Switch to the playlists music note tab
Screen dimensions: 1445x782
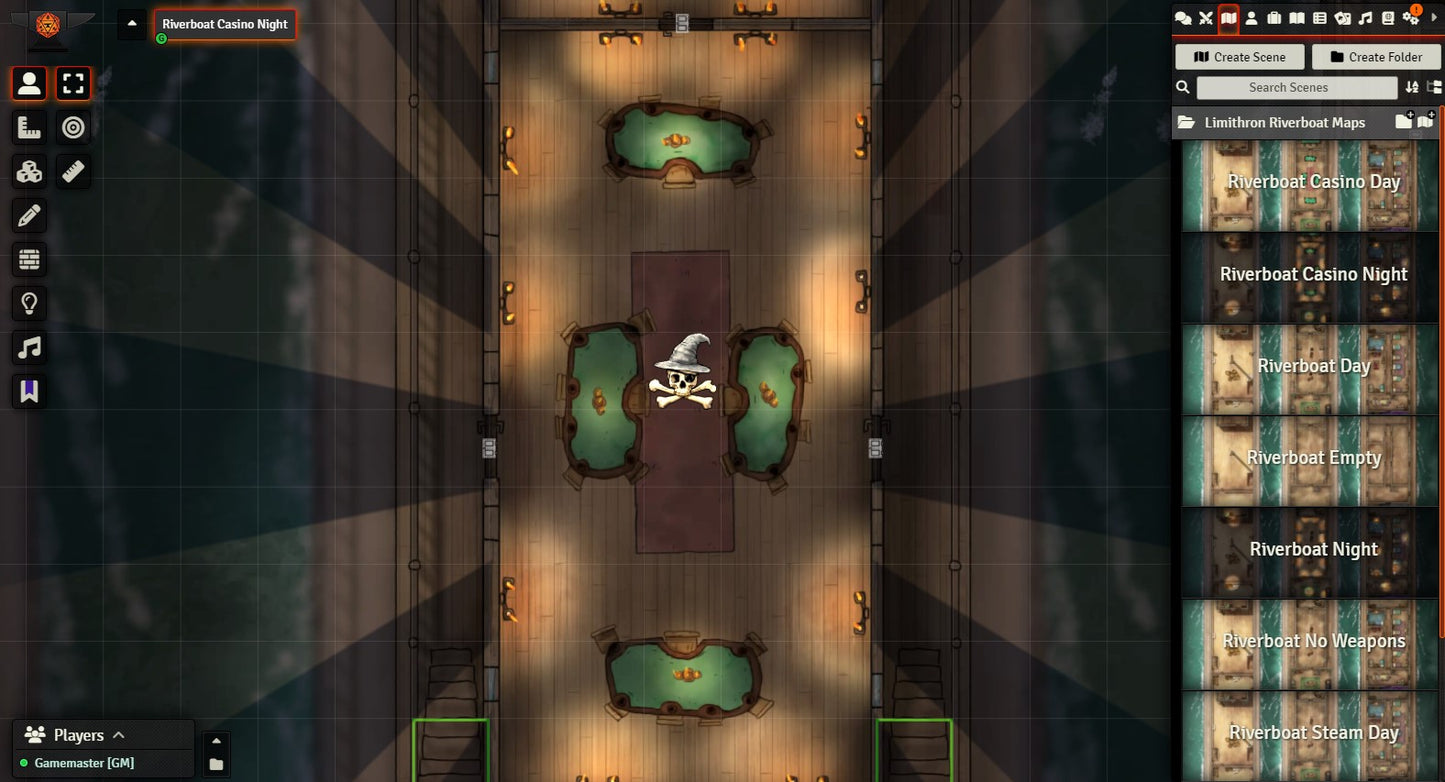(x=1365, y=18)
